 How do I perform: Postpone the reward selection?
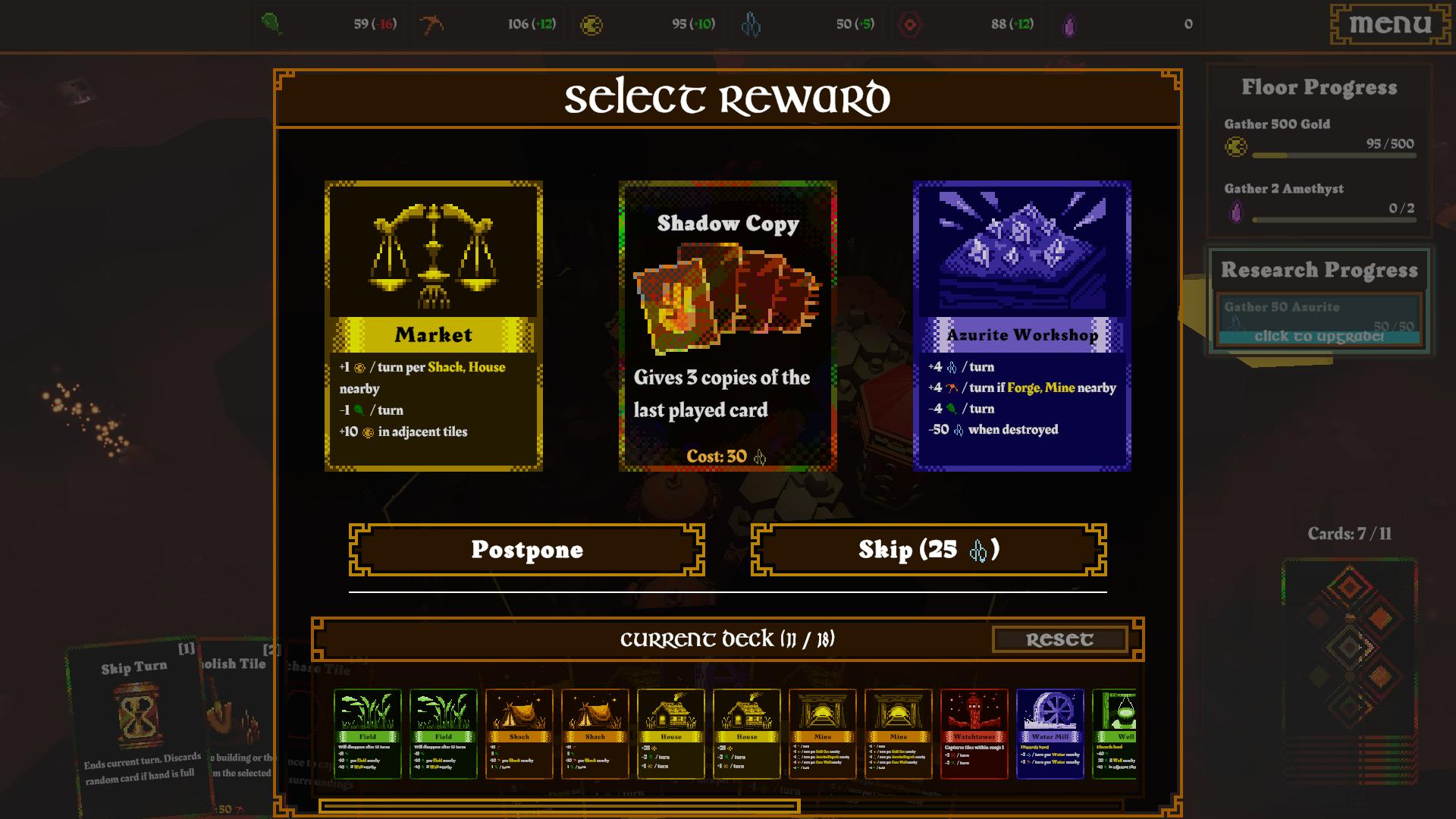(526, 550)
